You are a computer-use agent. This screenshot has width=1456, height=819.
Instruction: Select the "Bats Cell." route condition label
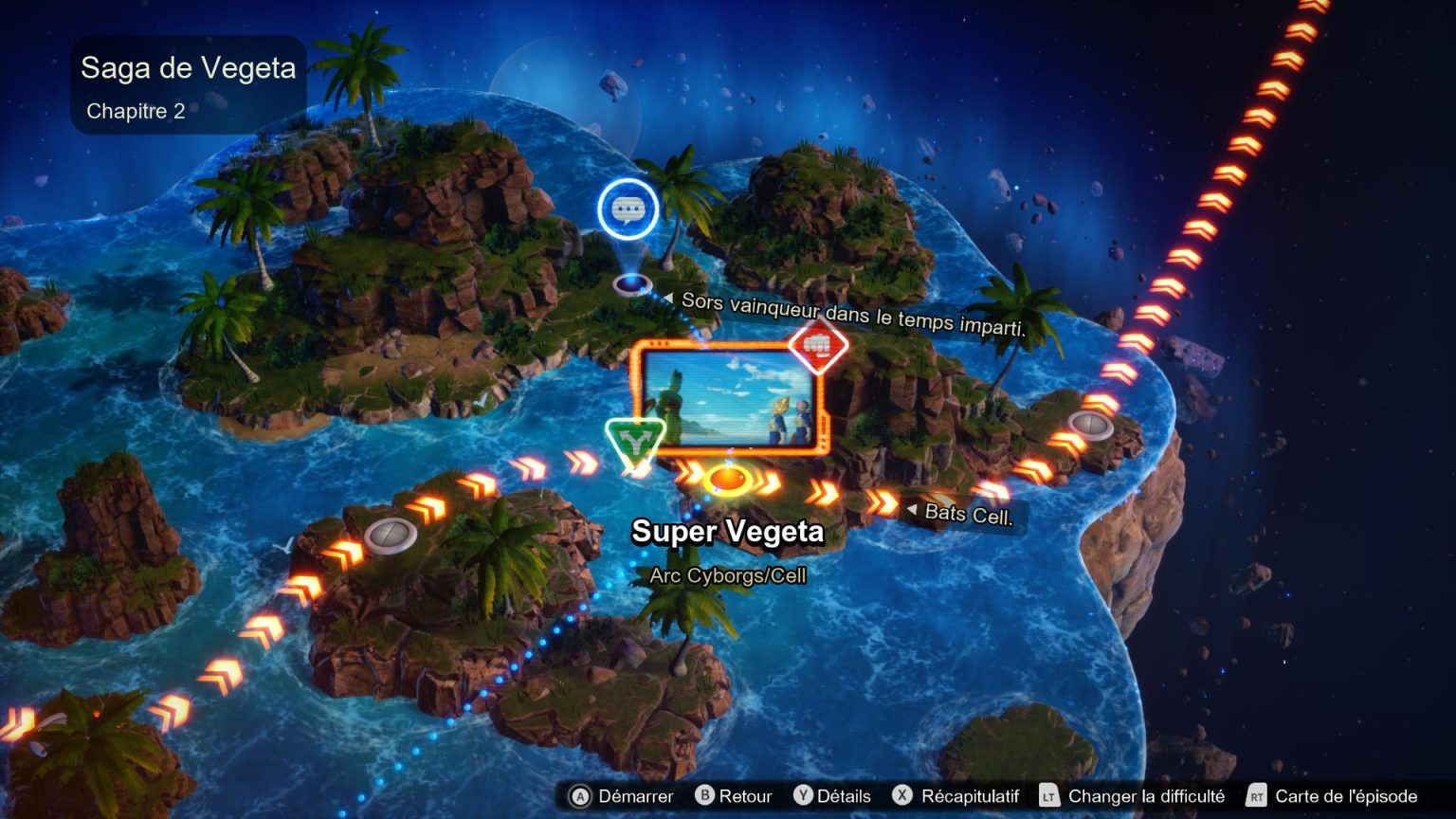(x=968, y=515)
